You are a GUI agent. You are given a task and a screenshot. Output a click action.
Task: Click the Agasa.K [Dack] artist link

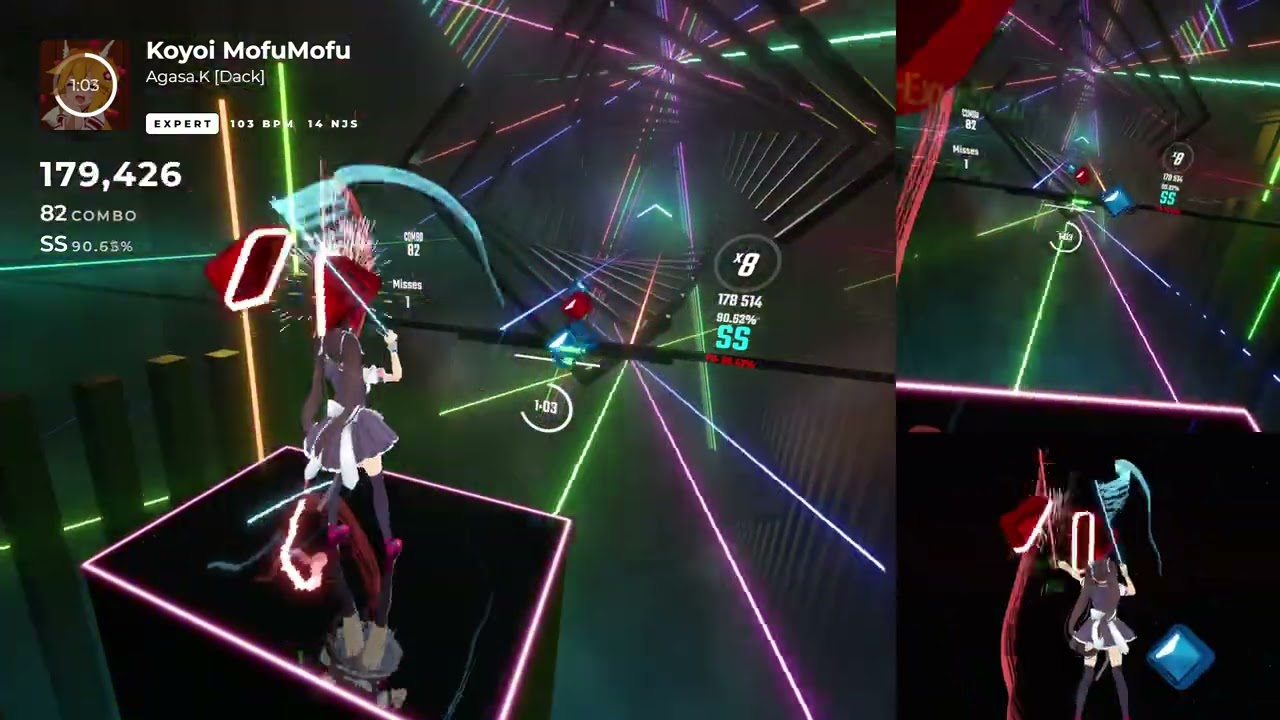[x=205, y=77]
